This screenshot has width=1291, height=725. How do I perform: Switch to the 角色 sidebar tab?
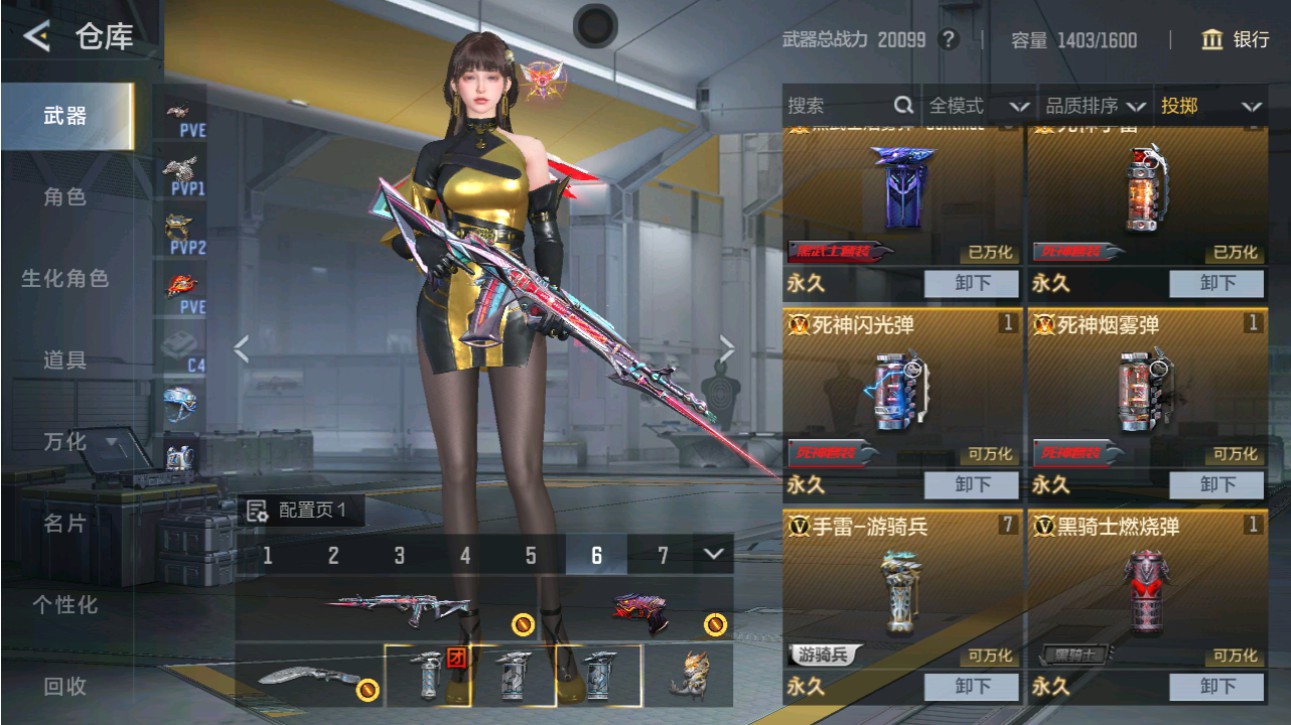tap(65, 198)
